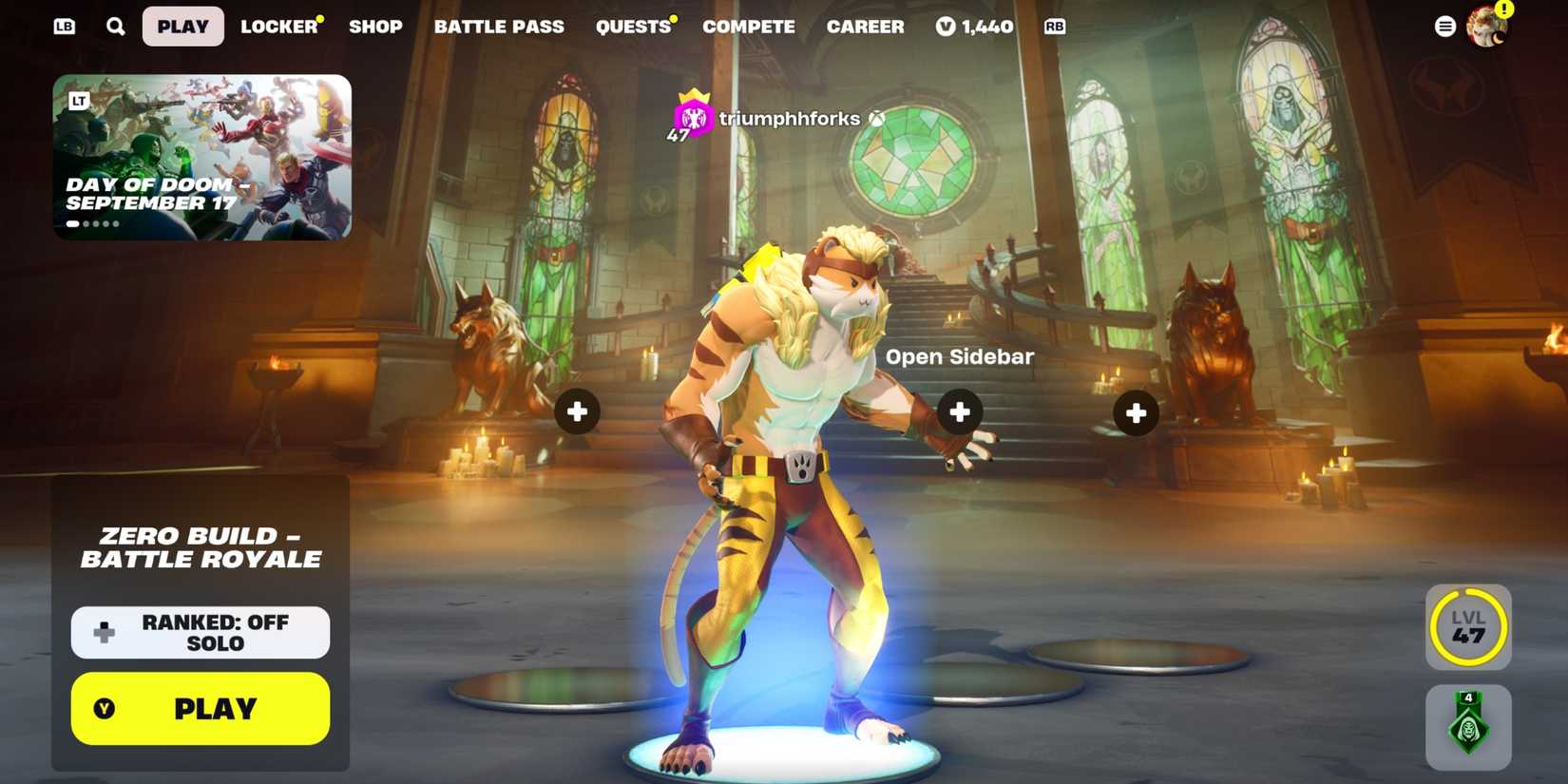Viewport: 1568px width, 784px height.
Task: Open the main menu hamburger icon
Action: pos(1444,25)
